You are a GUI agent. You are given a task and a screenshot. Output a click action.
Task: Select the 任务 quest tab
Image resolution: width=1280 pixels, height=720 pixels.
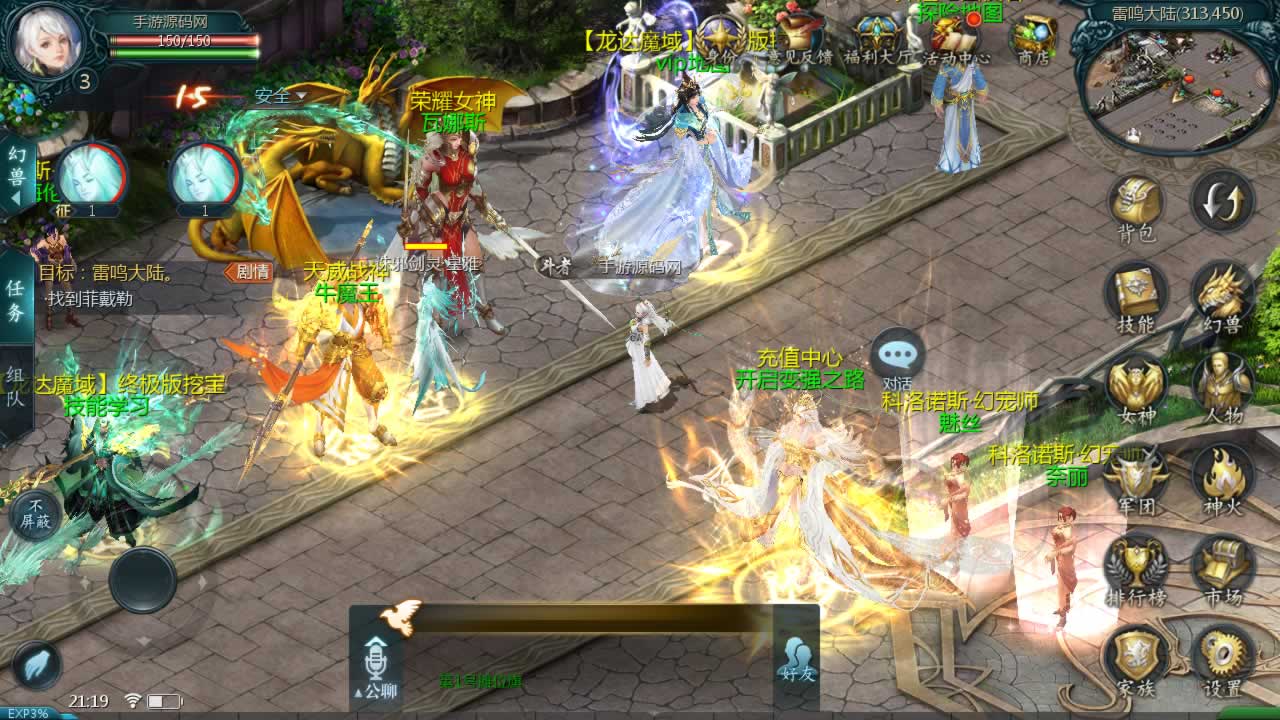16,299
